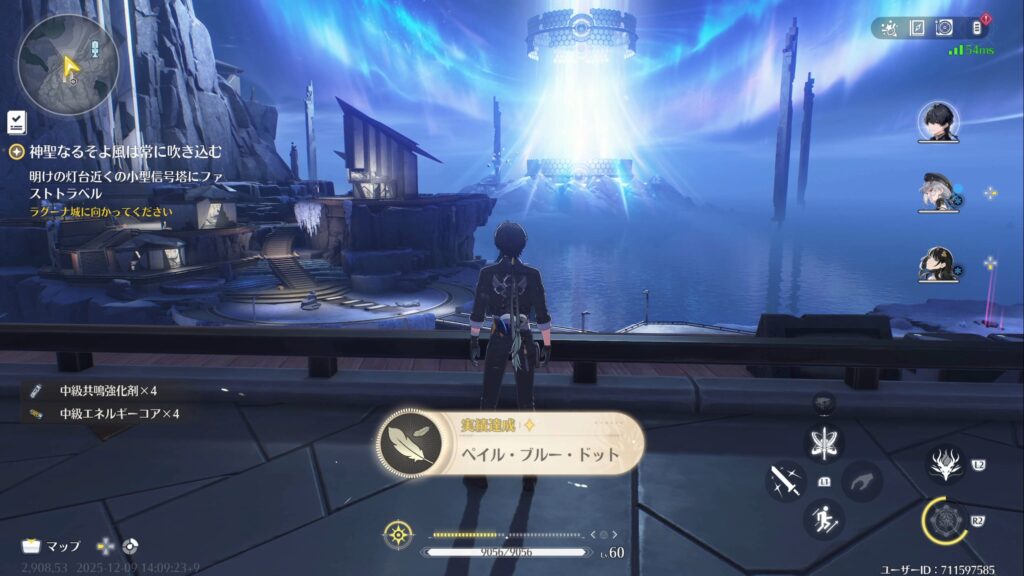Open the circular minimap
Viewport: 1024px width, 576px height.
[x=67, y=63]
